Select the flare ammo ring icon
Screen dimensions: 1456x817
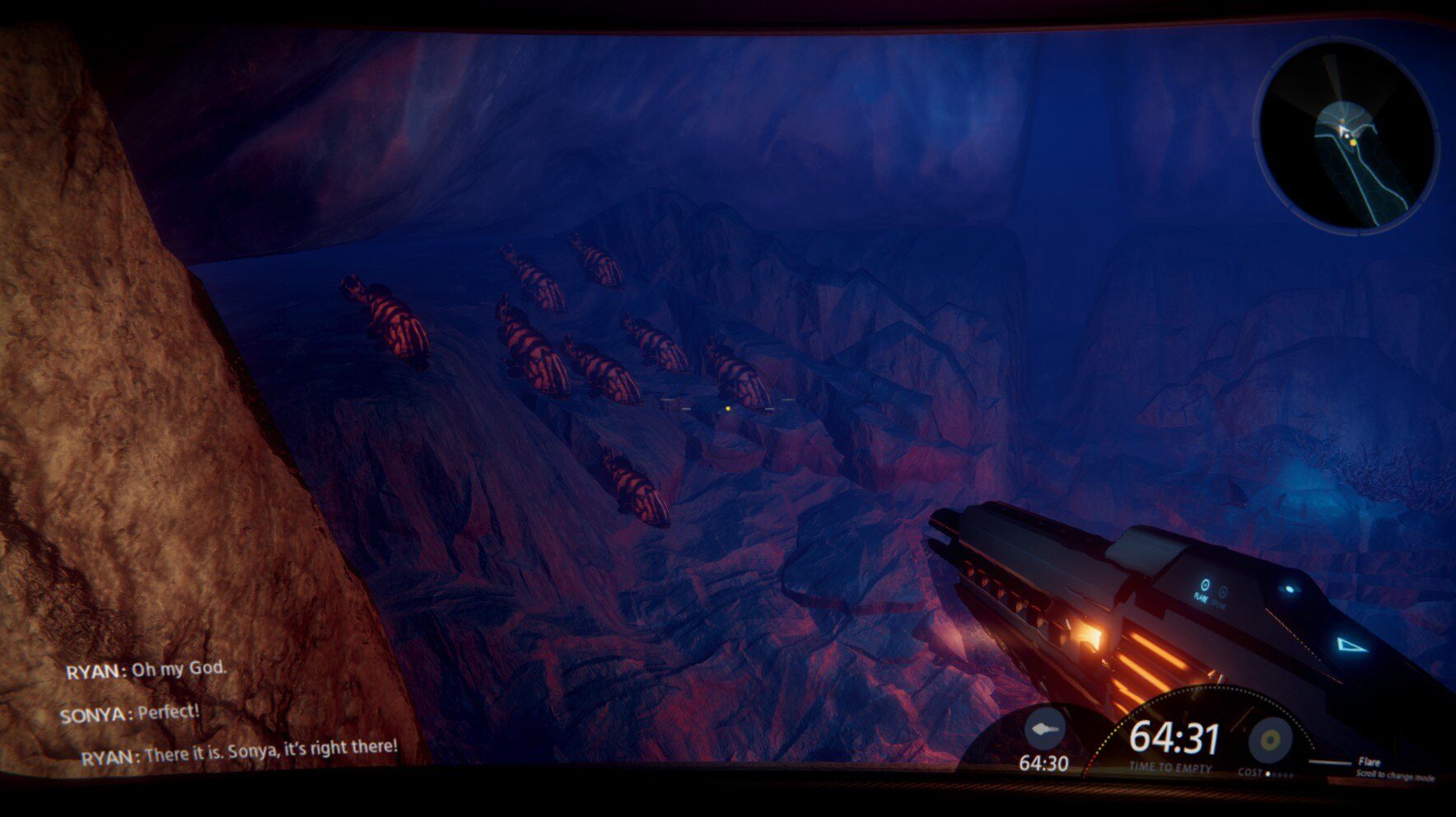click(1270, 739)
